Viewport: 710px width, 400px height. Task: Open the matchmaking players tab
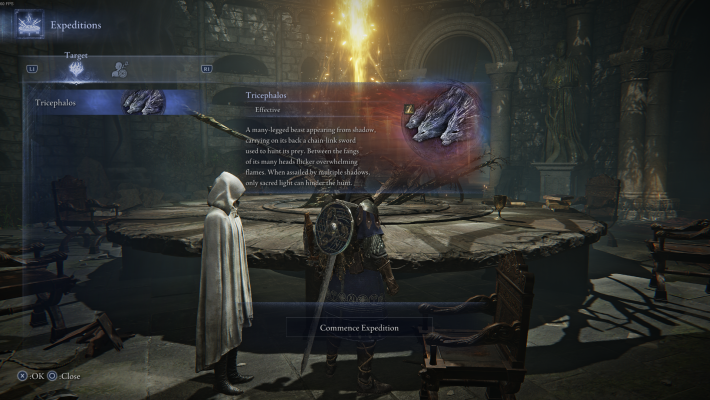pyautogui.click(x=120, y=70)
